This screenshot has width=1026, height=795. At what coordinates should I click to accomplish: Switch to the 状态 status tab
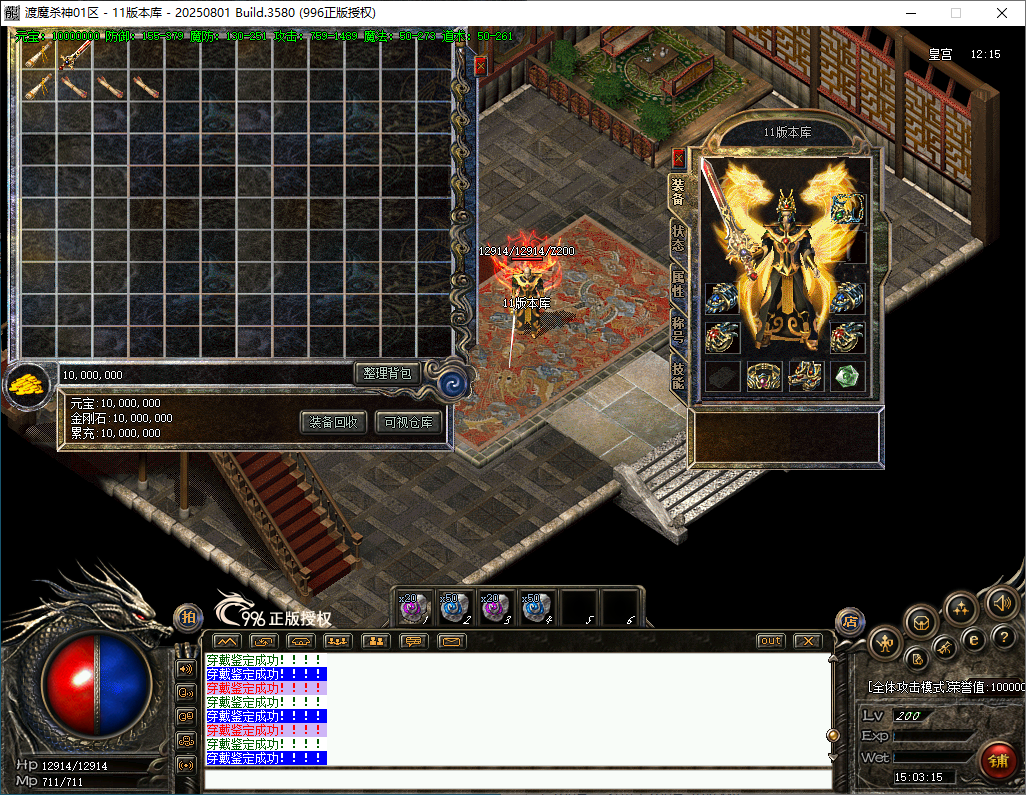[678, 237]
